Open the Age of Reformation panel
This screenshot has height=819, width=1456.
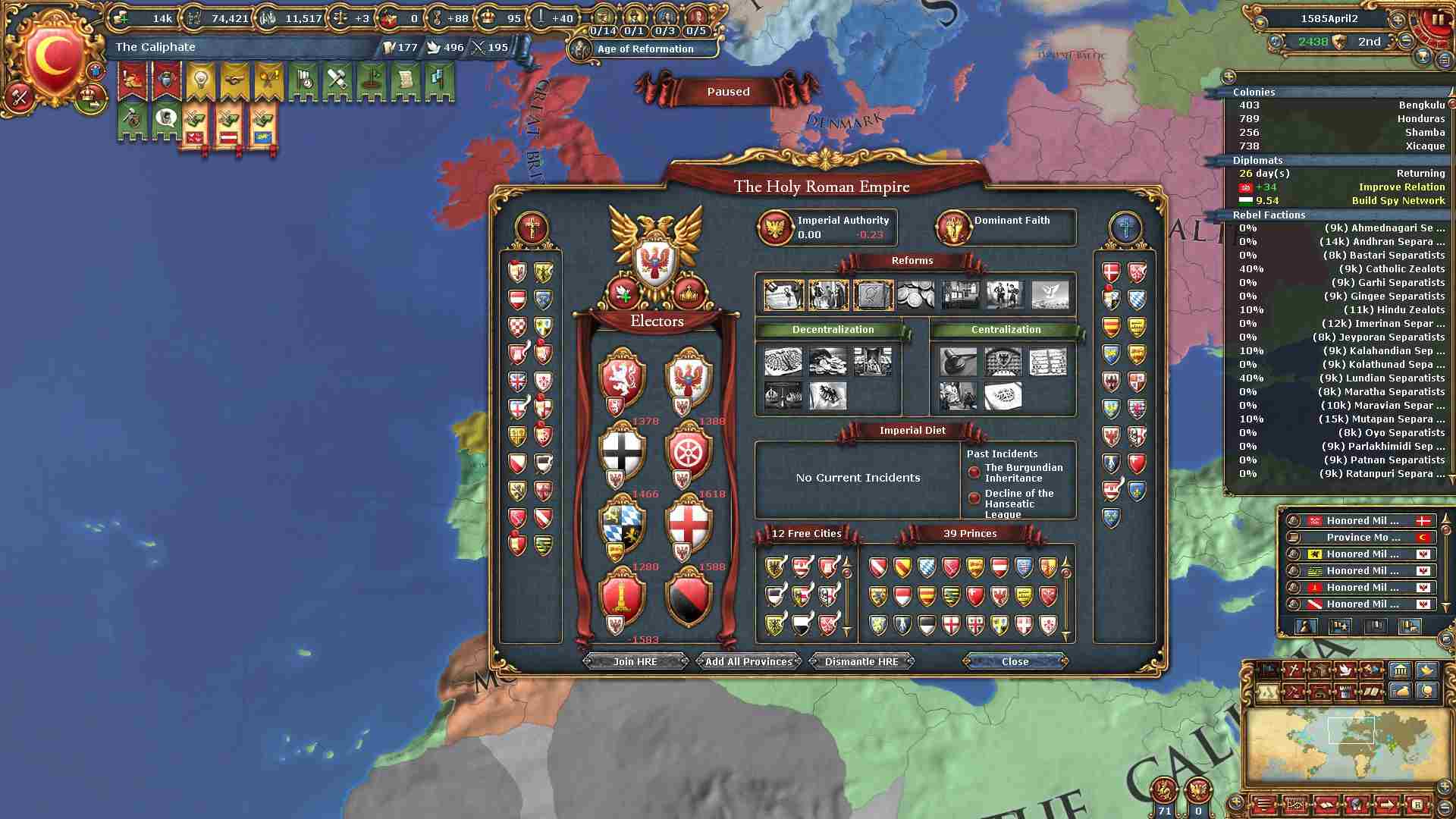645,49
